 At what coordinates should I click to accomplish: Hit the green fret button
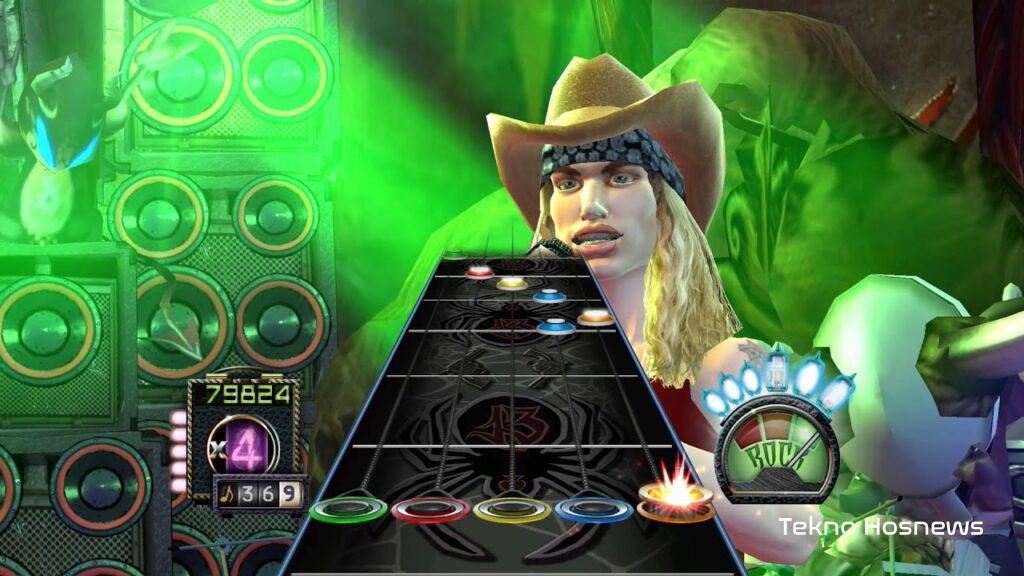tap(348, 509)
